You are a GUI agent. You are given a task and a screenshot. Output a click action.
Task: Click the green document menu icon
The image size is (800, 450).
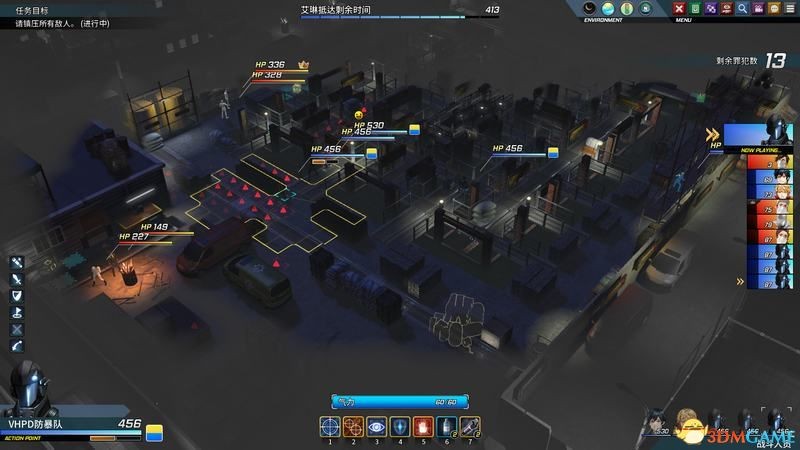pos(696,9)
